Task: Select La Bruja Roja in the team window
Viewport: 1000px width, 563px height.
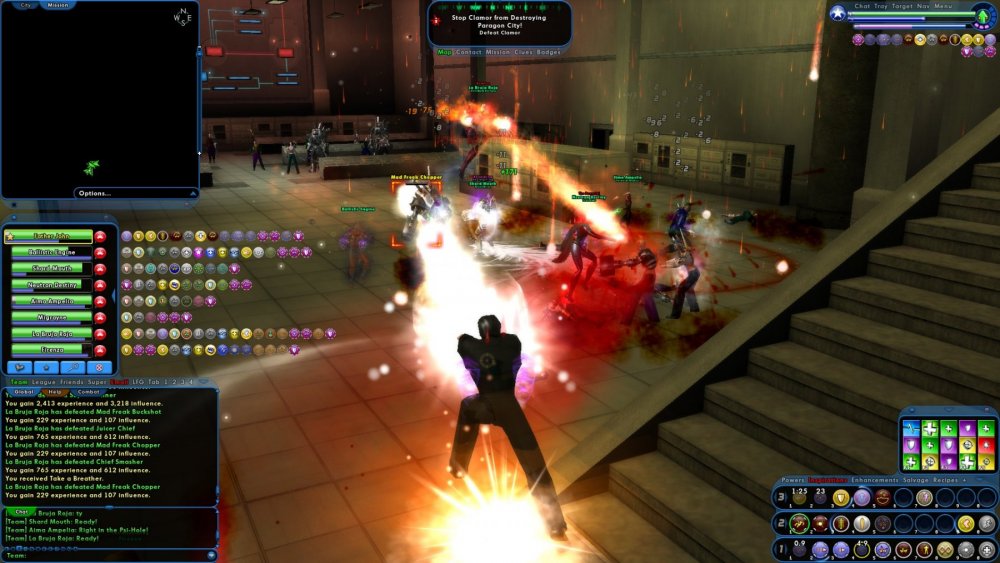Action: point(52,334)
